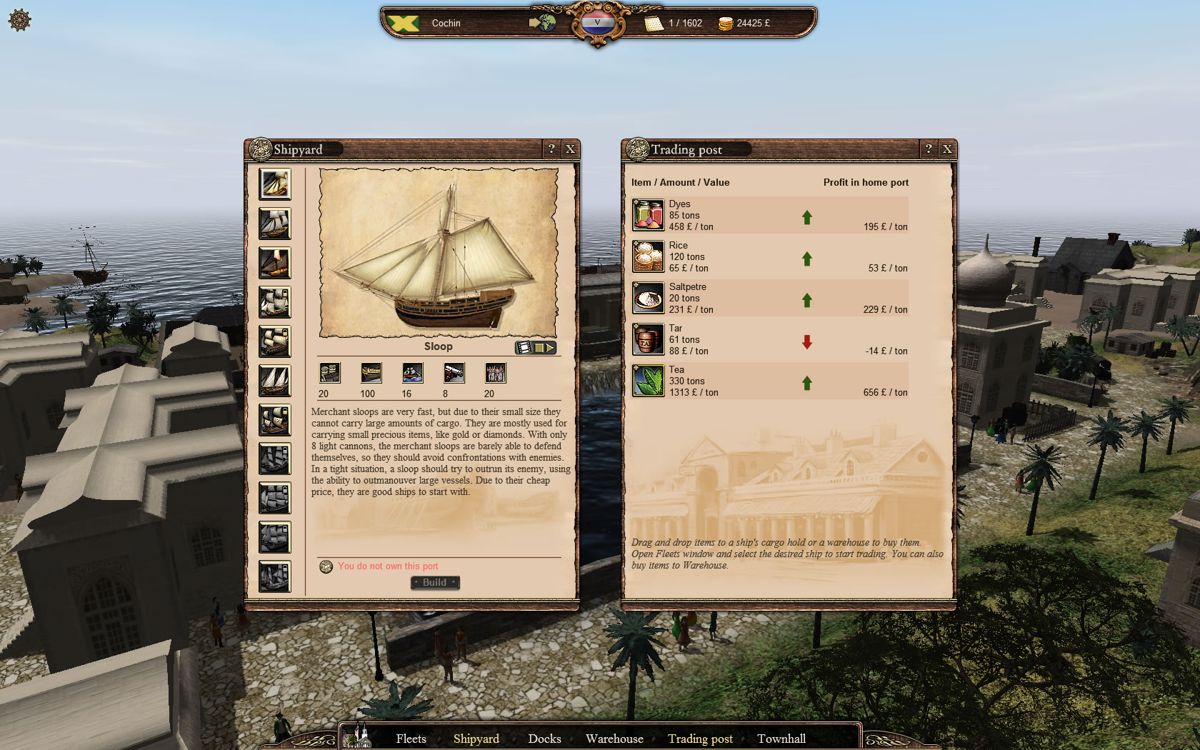Open the Warehouse tab
1200x750 pixels.
(614, 739)
